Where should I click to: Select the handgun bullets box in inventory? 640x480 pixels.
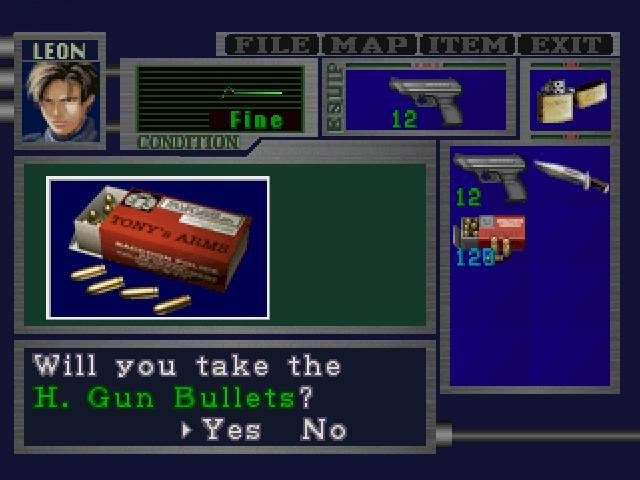pos(488,238)
